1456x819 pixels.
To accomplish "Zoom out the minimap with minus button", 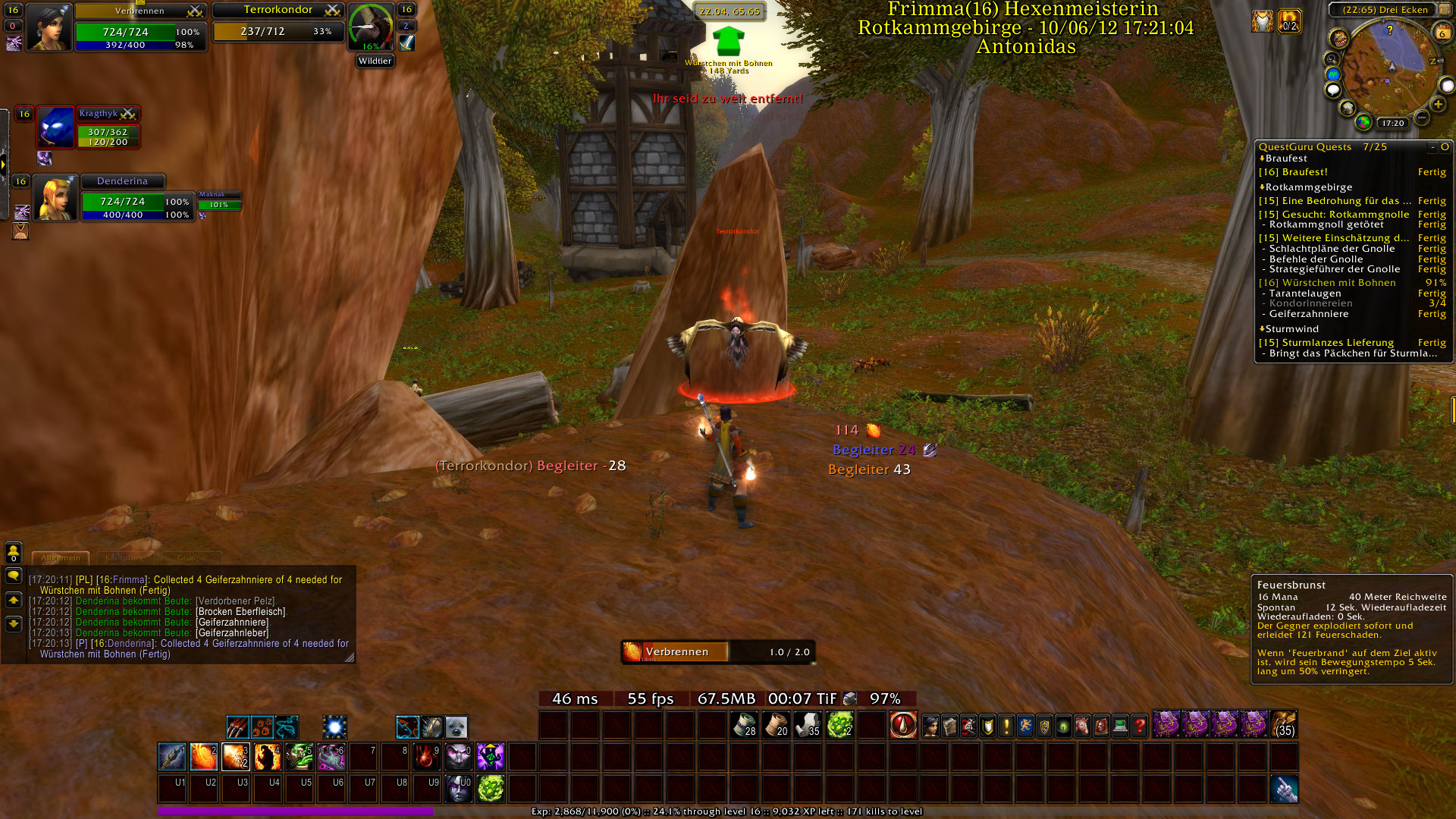I will point(1422,118).
